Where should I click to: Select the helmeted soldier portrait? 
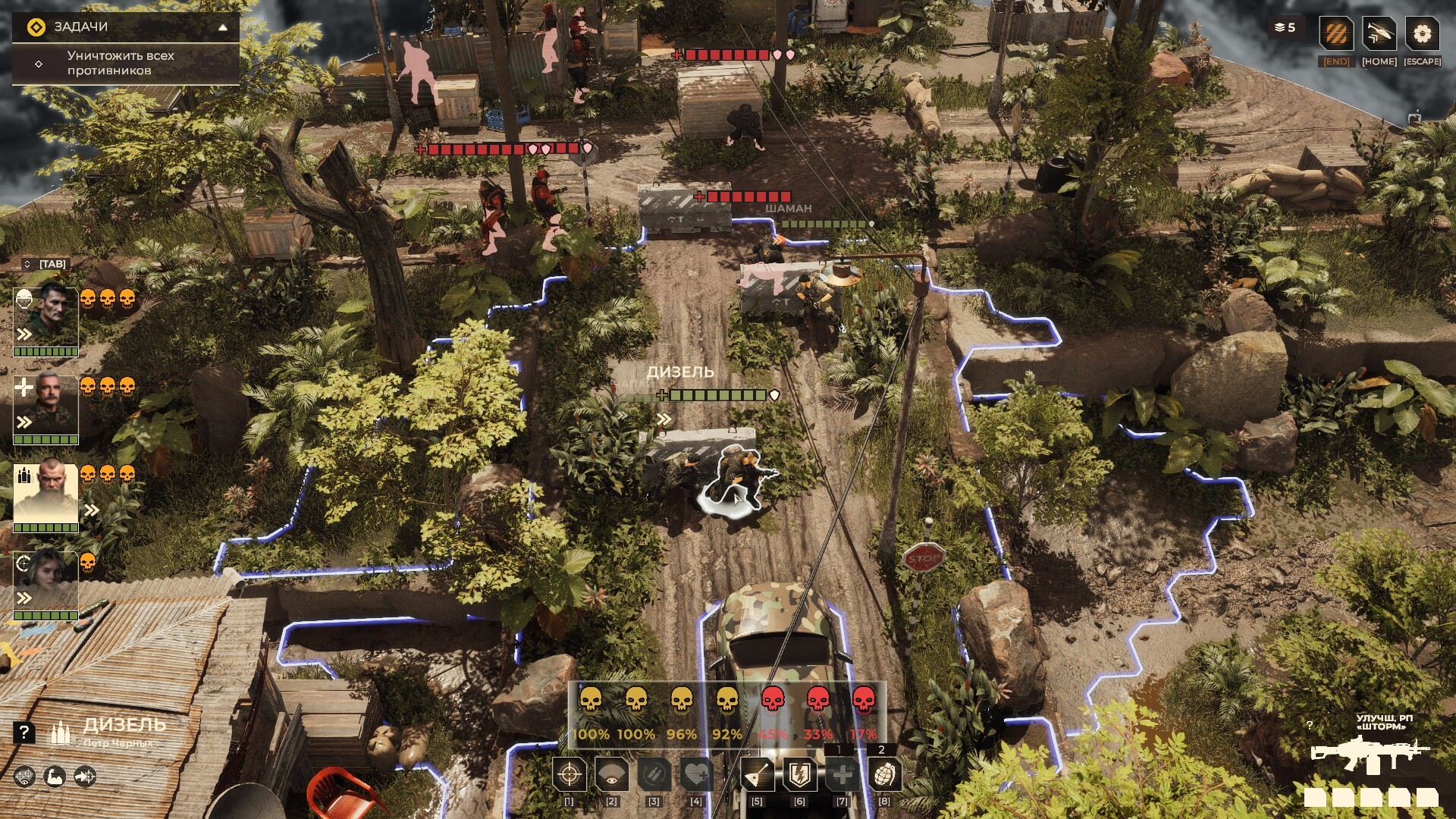point(46,316)
